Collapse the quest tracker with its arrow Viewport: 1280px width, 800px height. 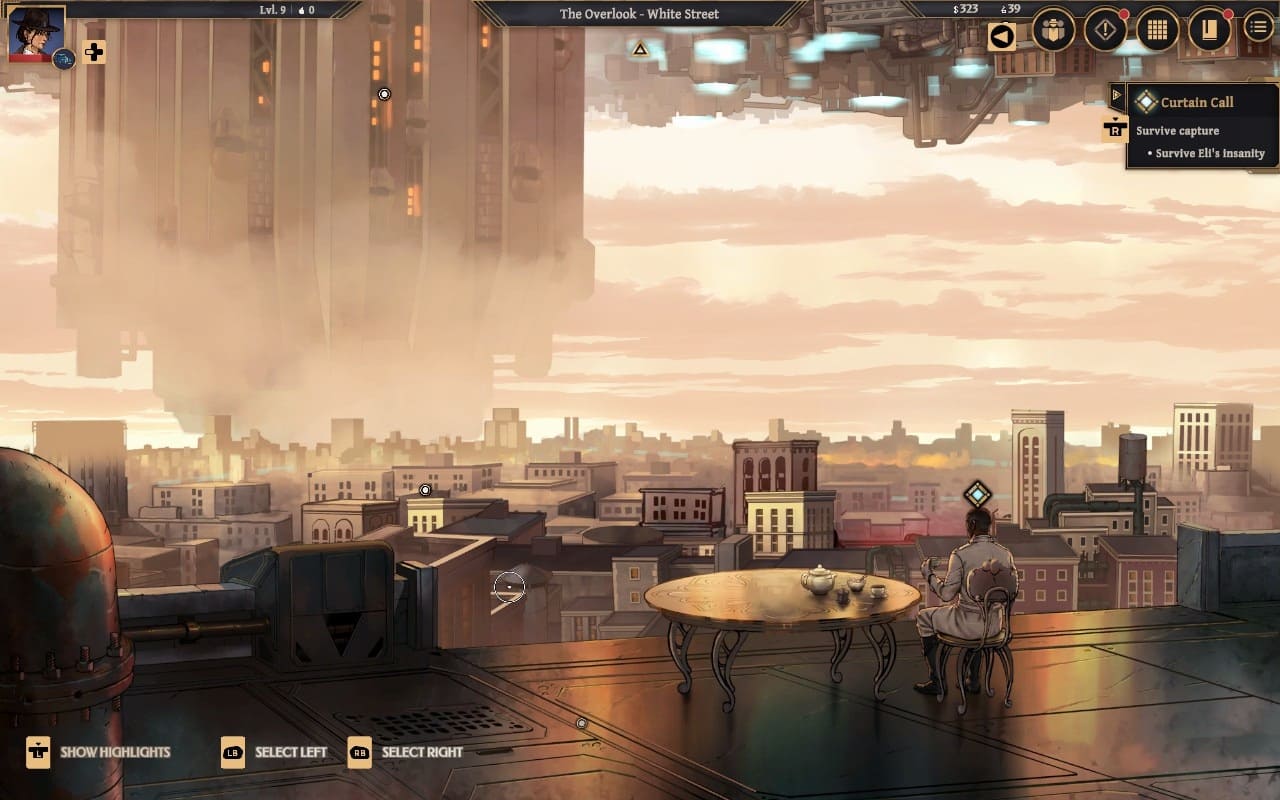[x=1117, y=94]
